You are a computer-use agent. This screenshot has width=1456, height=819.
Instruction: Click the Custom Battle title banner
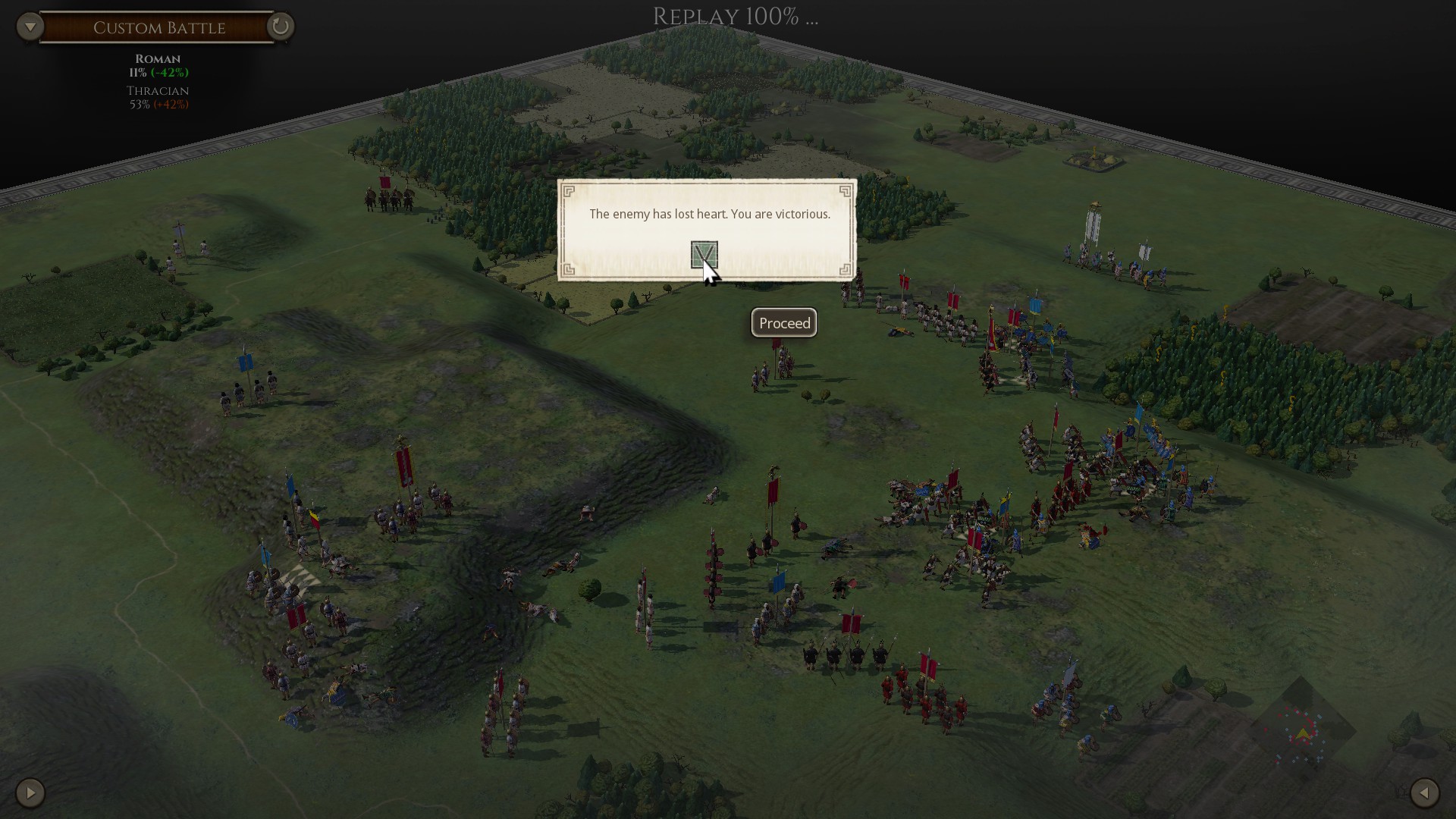click(158, 27)
